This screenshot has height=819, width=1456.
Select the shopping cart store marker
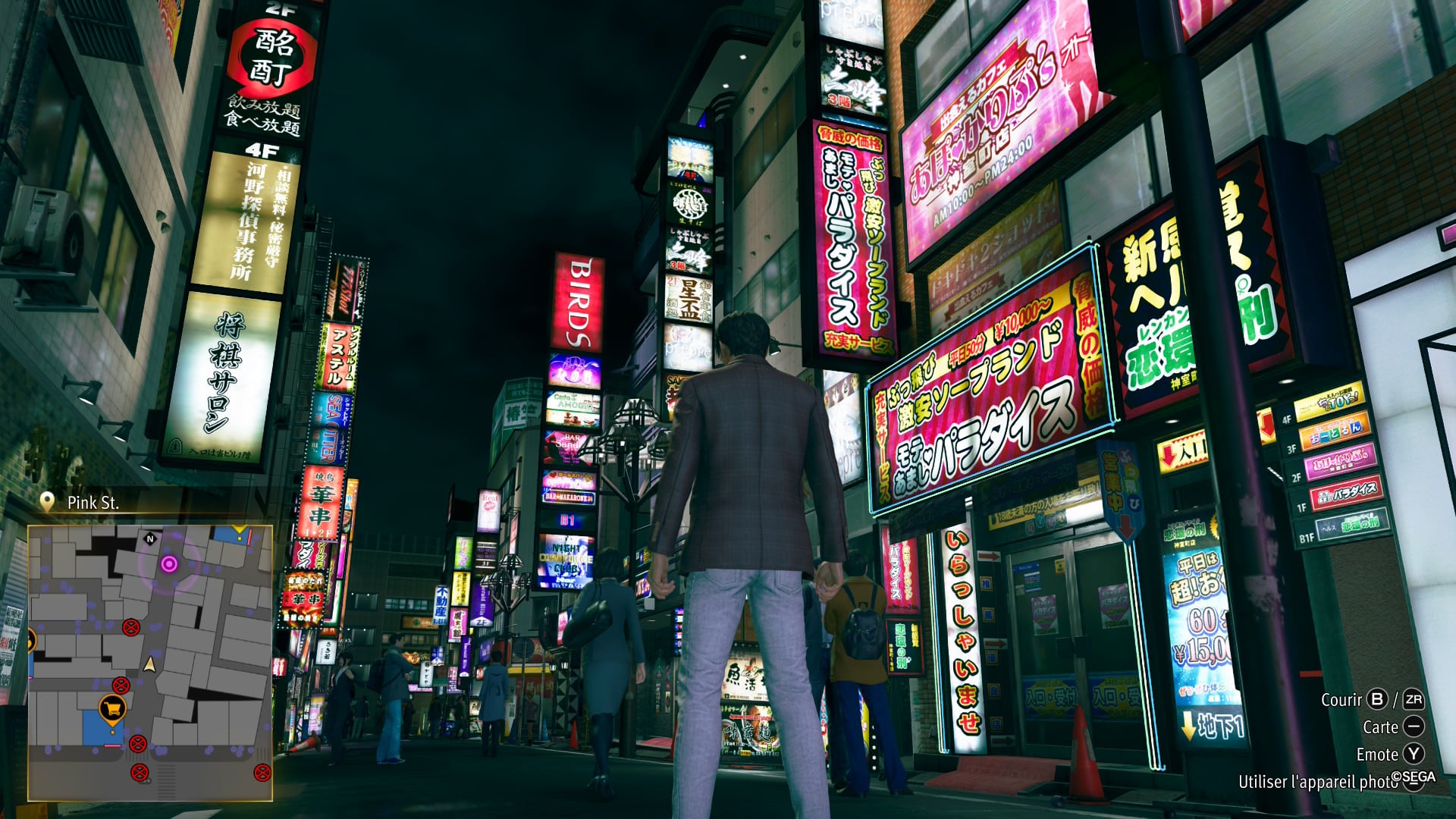(x=113, y=708)
